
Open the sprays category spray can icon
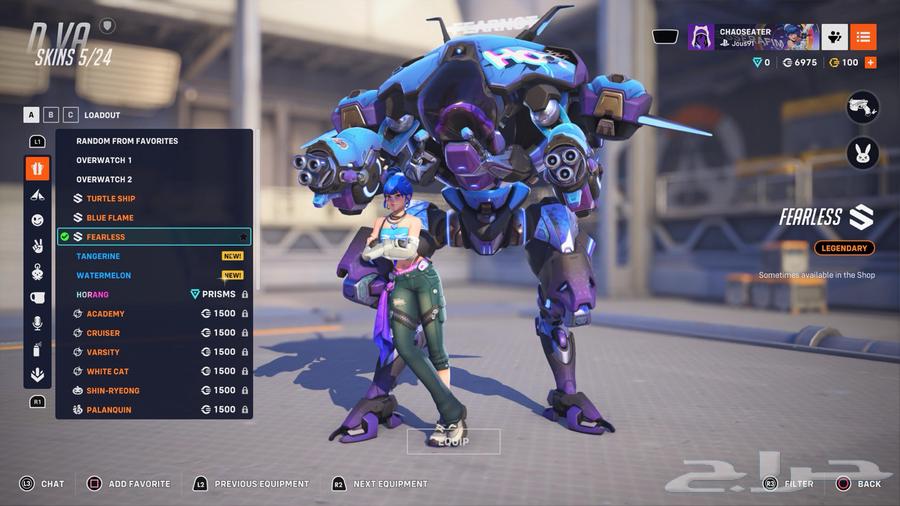click(x=37, y=349)
